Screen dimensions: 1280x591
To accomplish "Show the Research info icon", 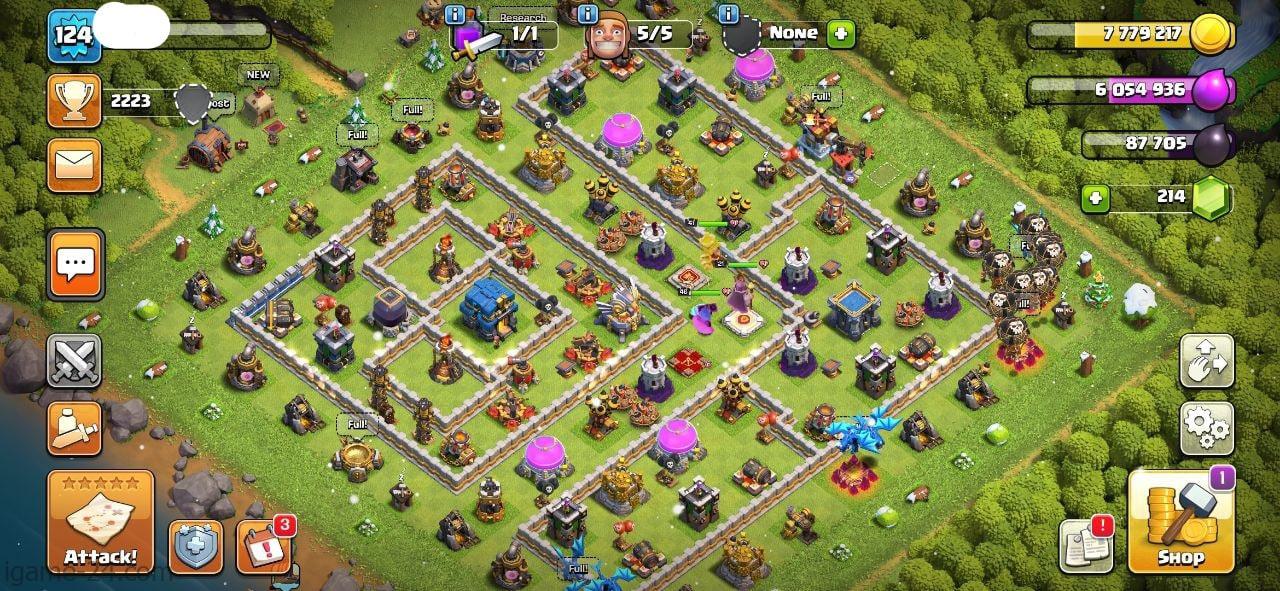I will point(456,15).
